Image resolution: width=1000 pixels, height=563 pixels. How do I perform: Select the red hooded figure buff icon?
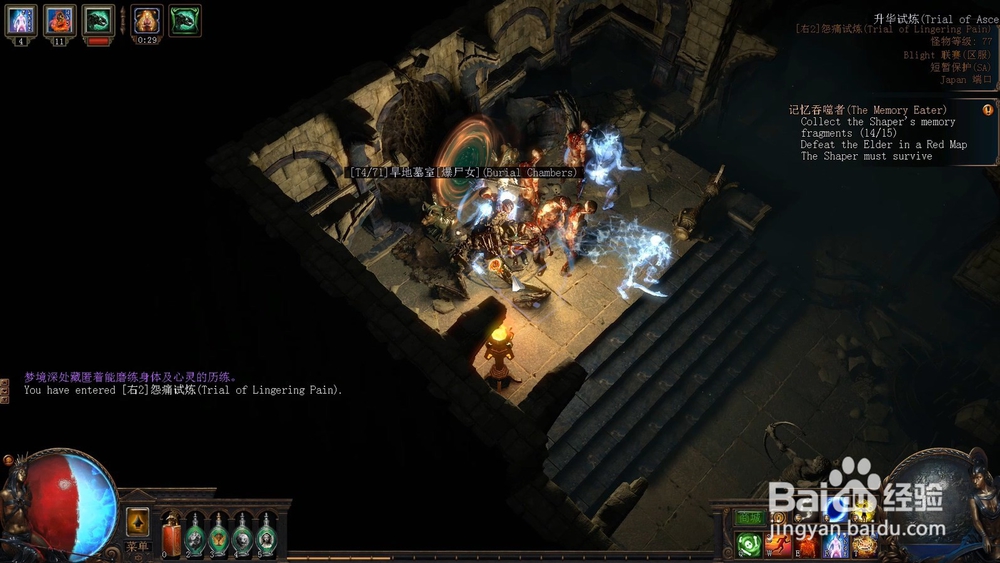(59, 19)
